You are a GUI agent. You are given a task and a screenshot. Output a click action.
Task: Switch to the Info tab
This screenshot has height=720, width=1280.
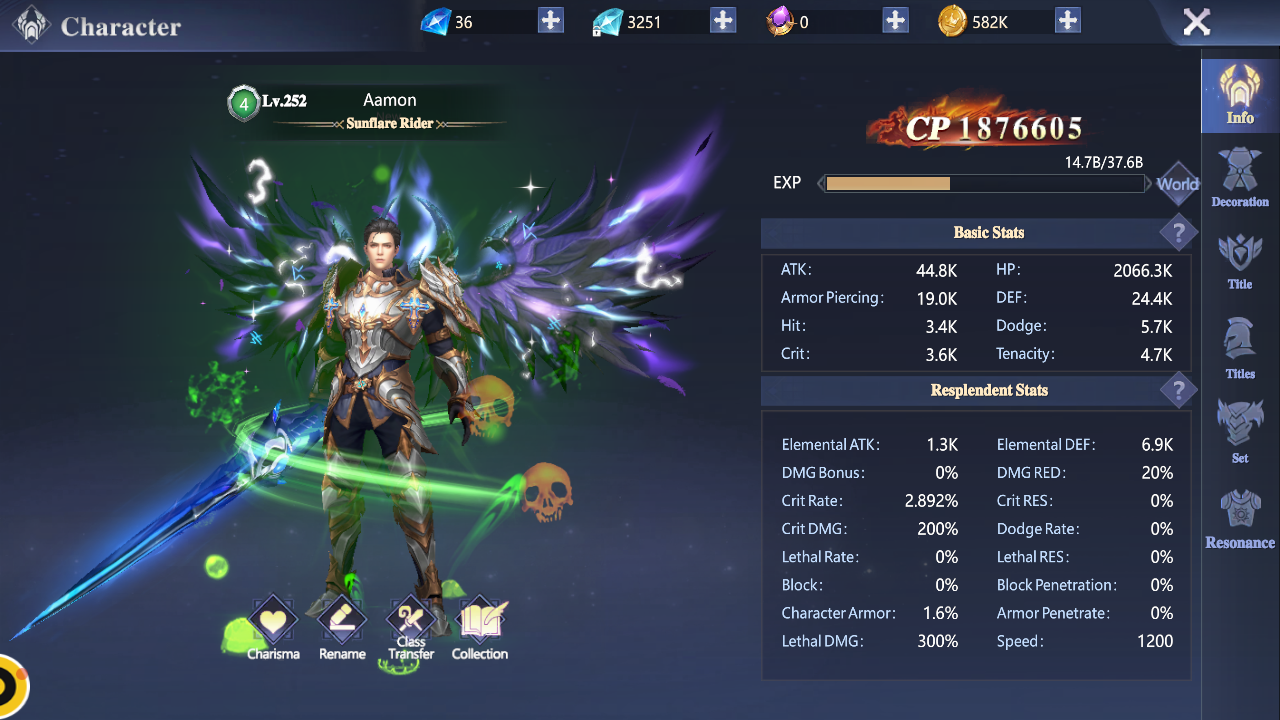click(1240, 96)
